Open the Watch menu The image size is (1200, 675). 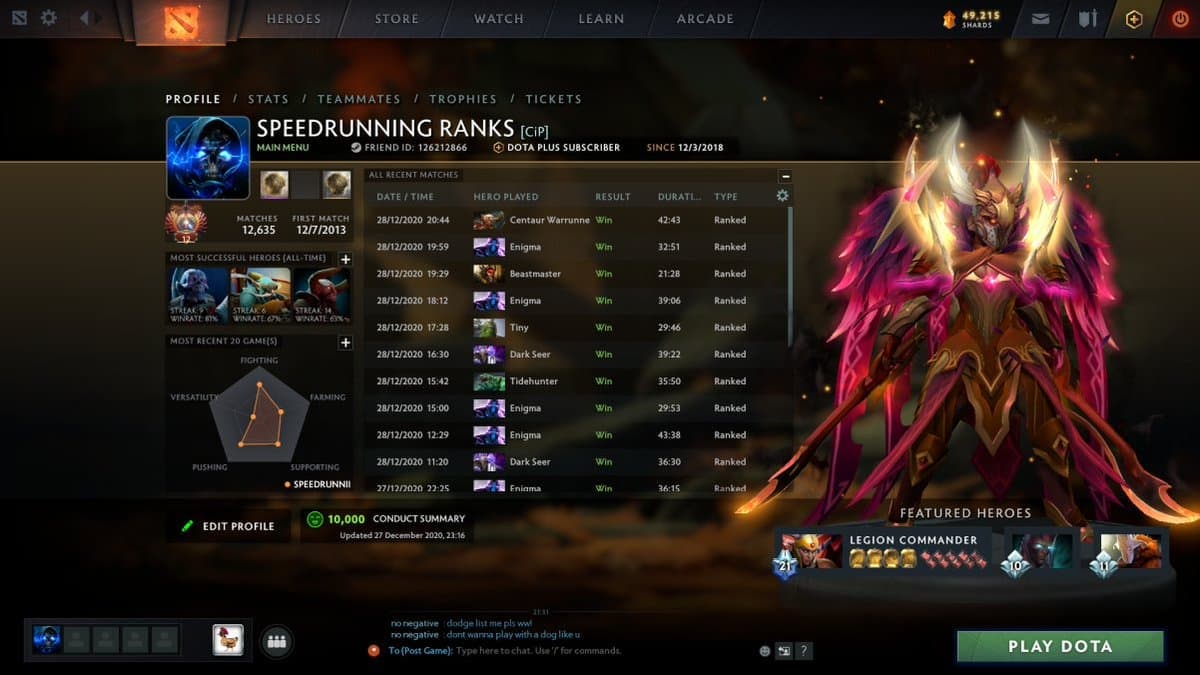498,19
